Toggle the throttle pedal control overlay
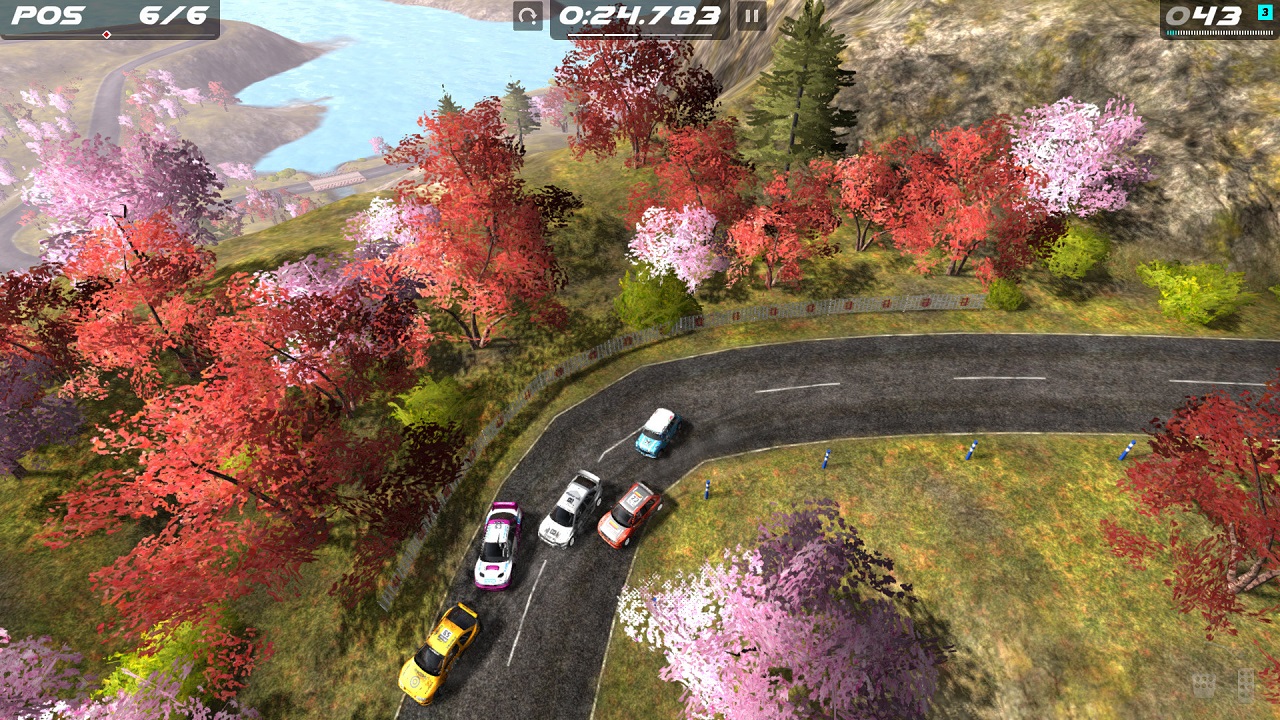Viewport: 1280px width, 720px height. [1245, 687]
